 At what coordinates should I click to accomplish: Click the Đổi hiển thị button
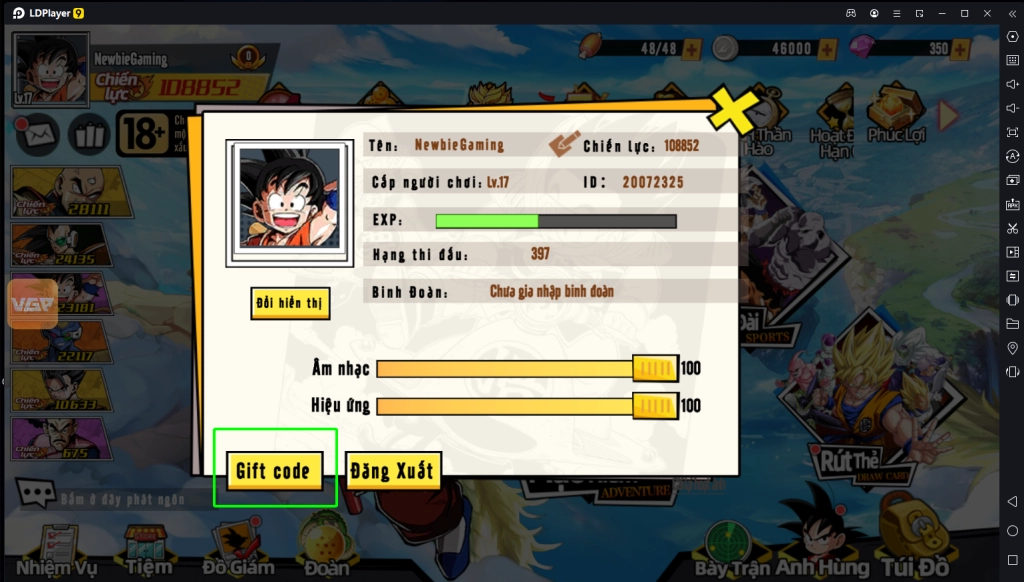pos(290,304)
